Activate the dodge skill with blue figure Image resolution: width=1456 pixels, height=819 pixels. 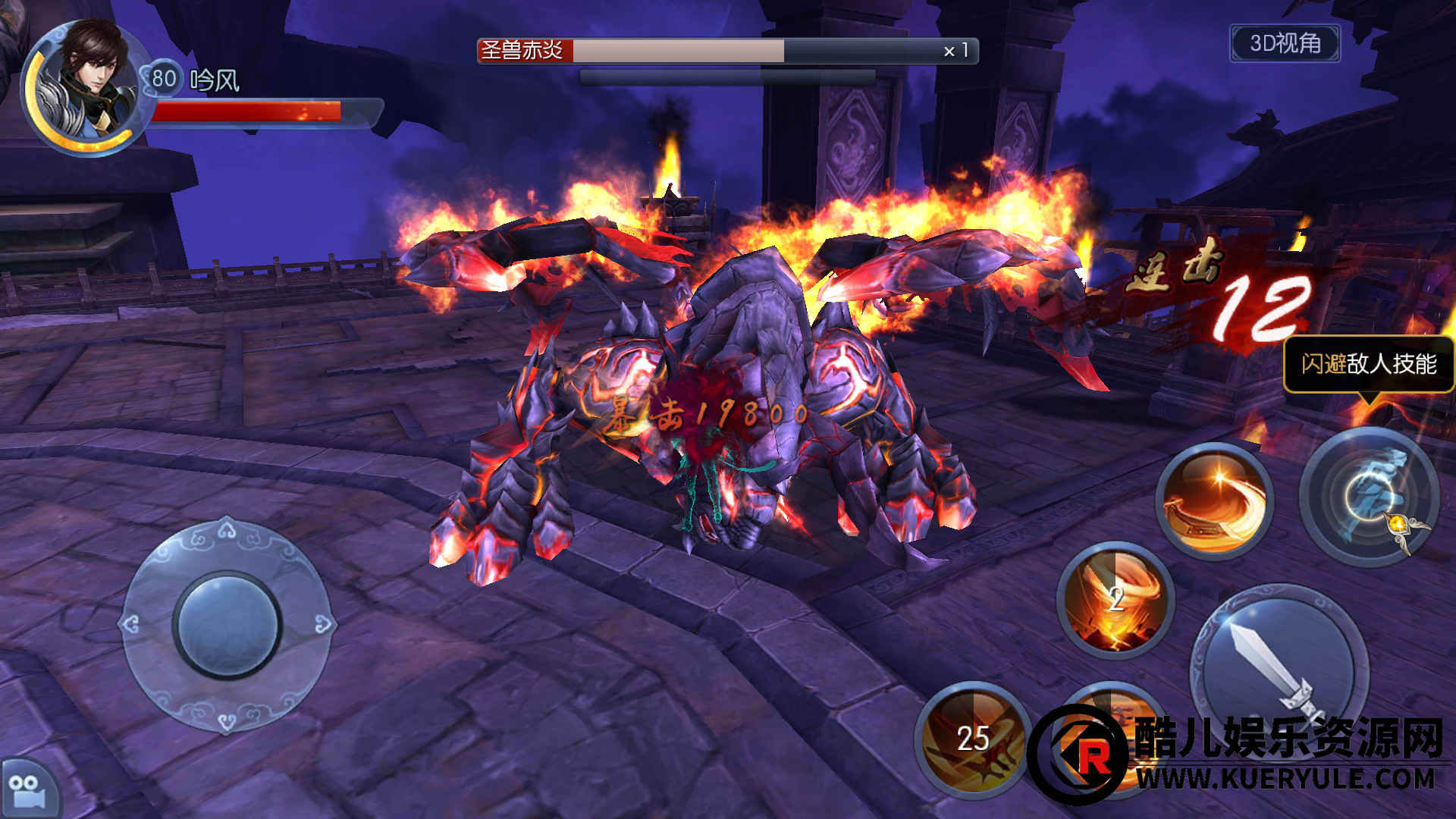click(1370, 497)
